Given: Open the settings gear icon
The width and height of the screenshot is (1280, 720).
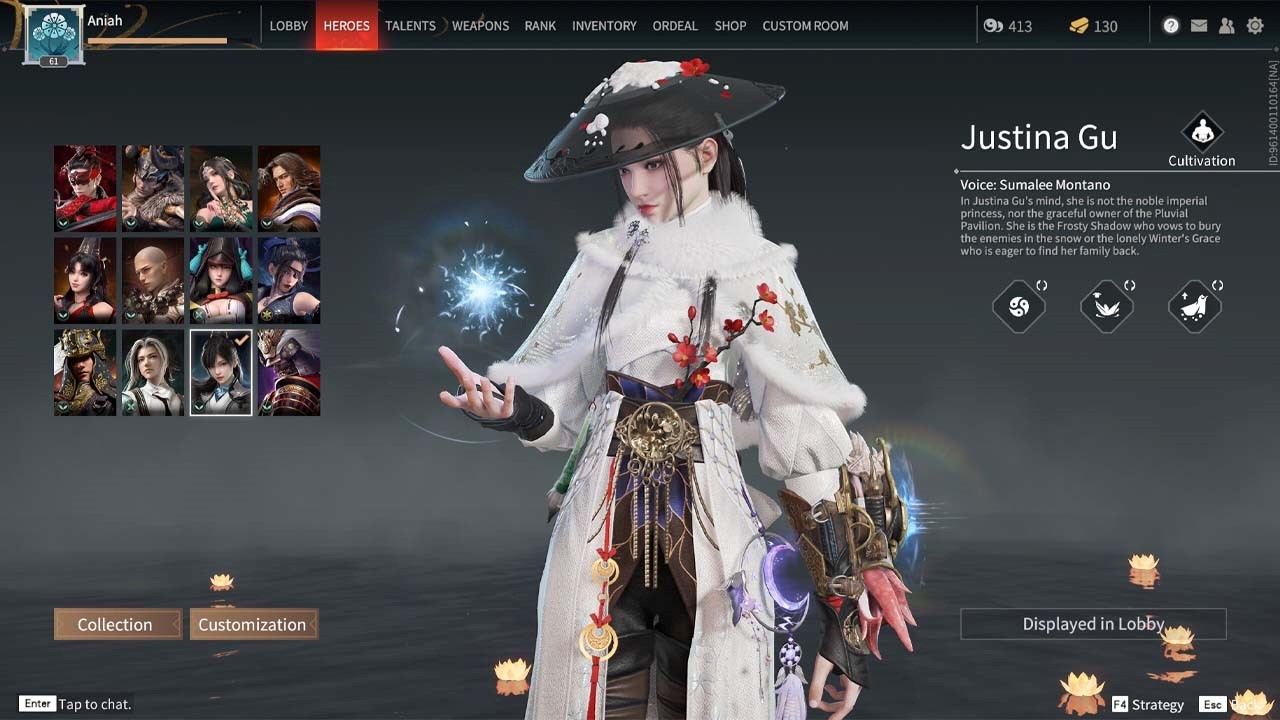Looking at the screenshot, I should 1255,26.
